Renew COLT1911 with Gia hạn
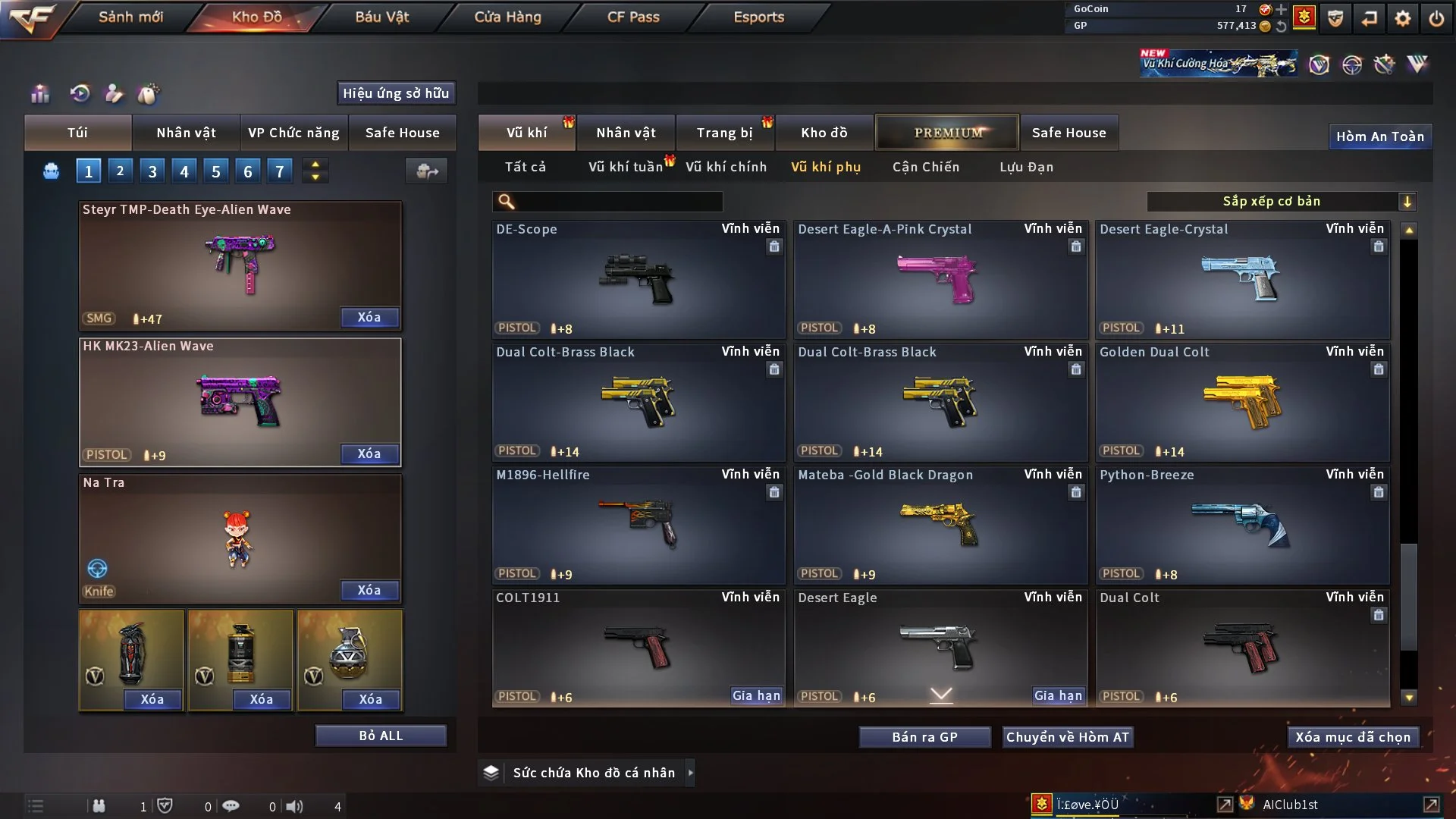Viewport: 1456px width, 819px height. (755, 695)
